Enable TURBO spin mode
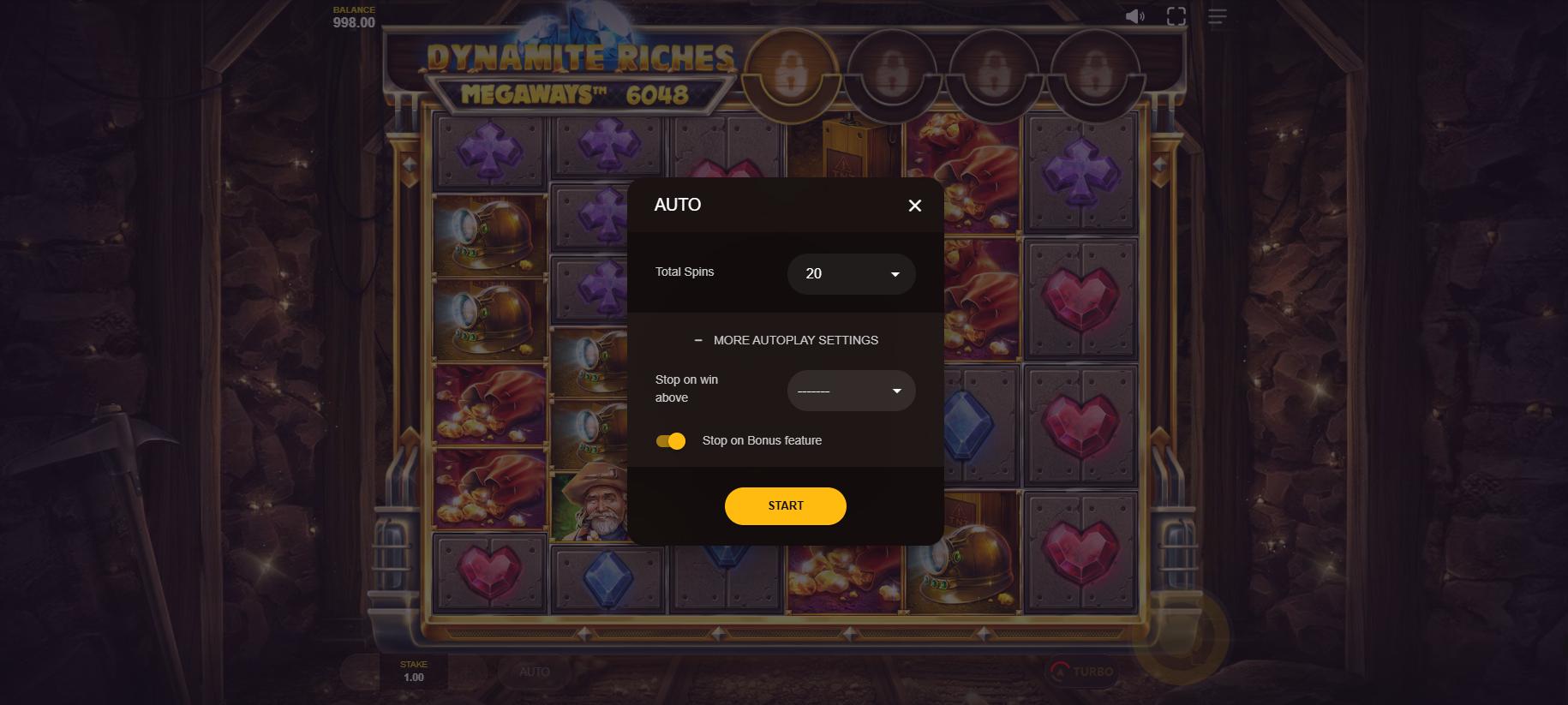The image size is (1568, 705). click(x=1083, y=672)
